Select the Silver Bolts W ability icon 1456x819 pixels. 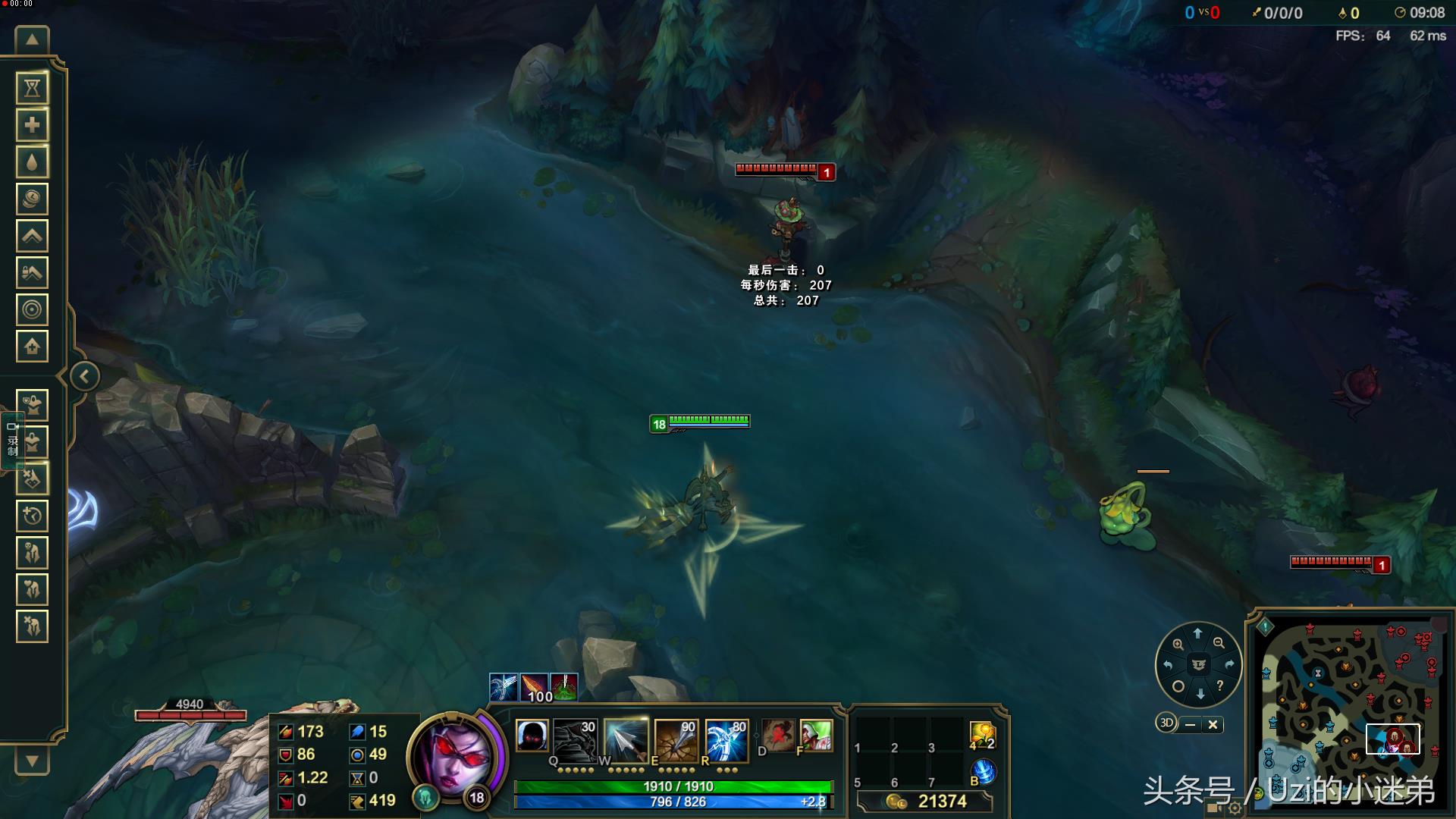point(626,738)
